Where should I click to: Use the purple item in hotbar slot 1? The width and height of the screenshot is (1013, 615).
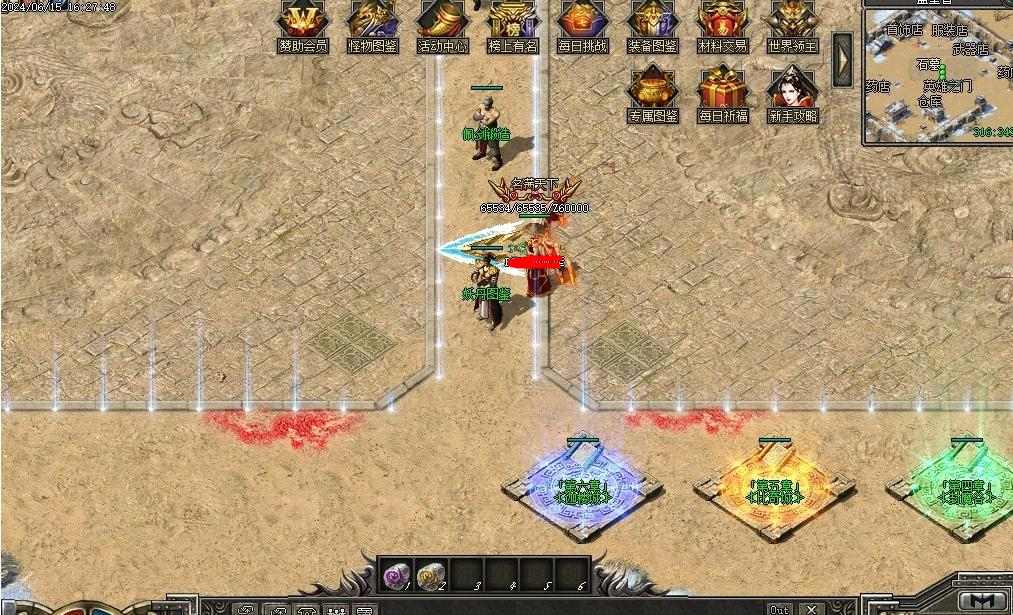pos(395,575)
